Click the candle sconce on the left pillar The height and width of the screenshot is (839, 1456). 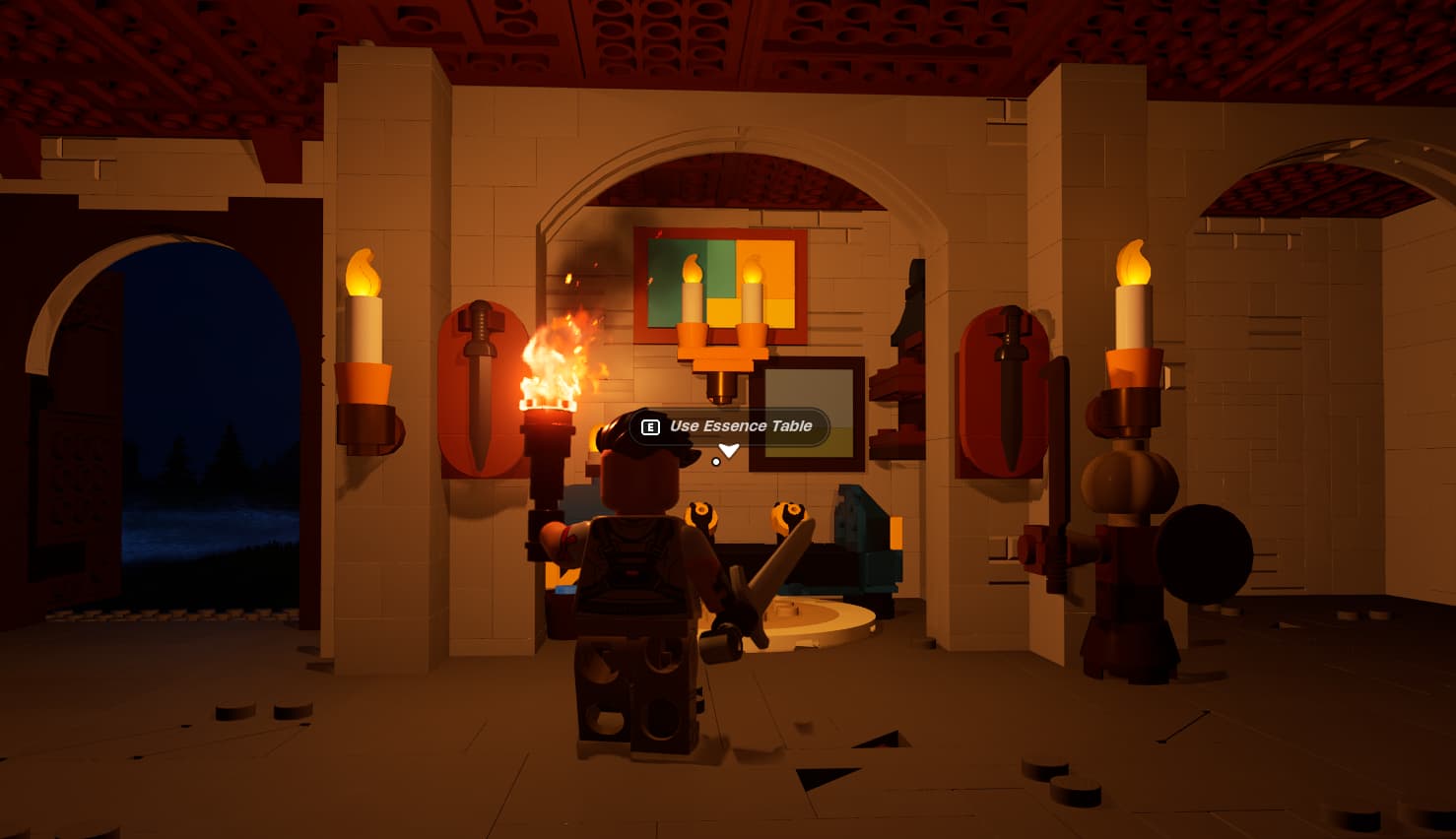(364, 325)
